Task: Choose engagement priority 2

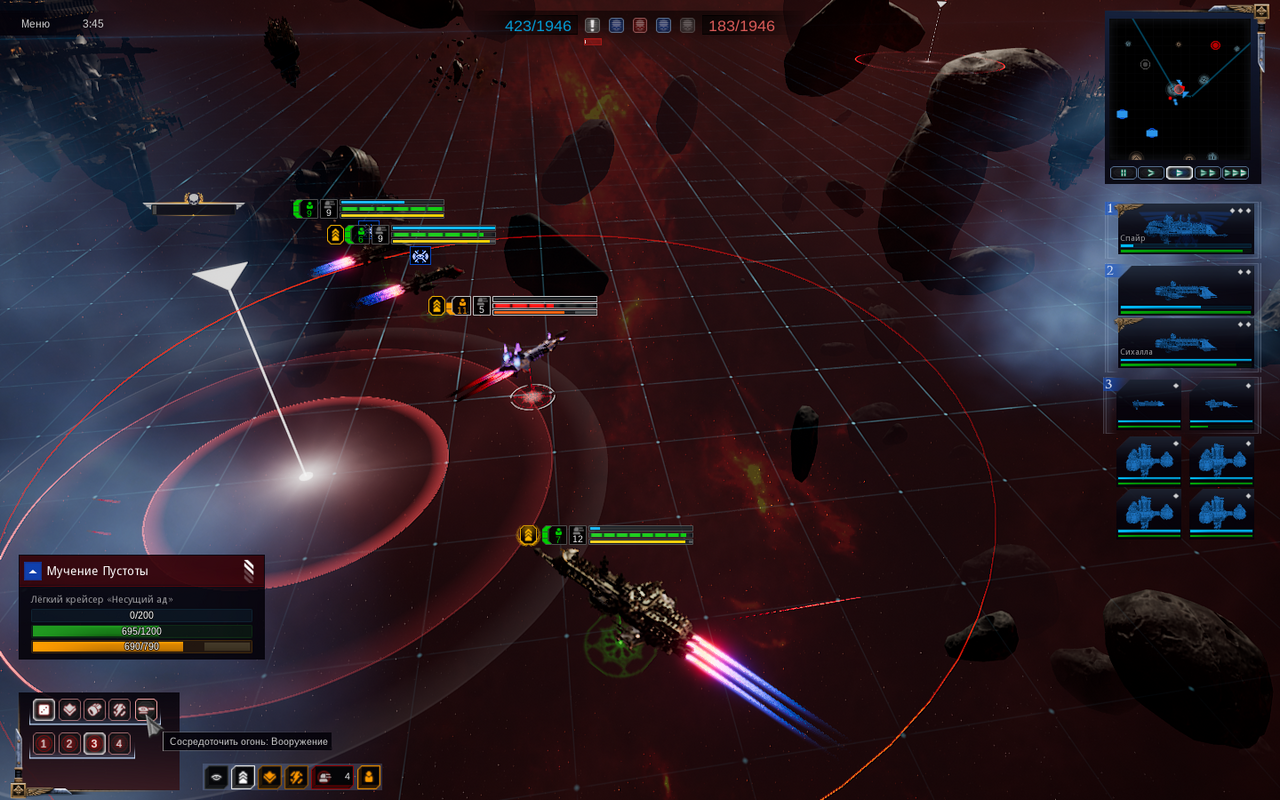Action: pyautogui.click(x=69, y=743)
